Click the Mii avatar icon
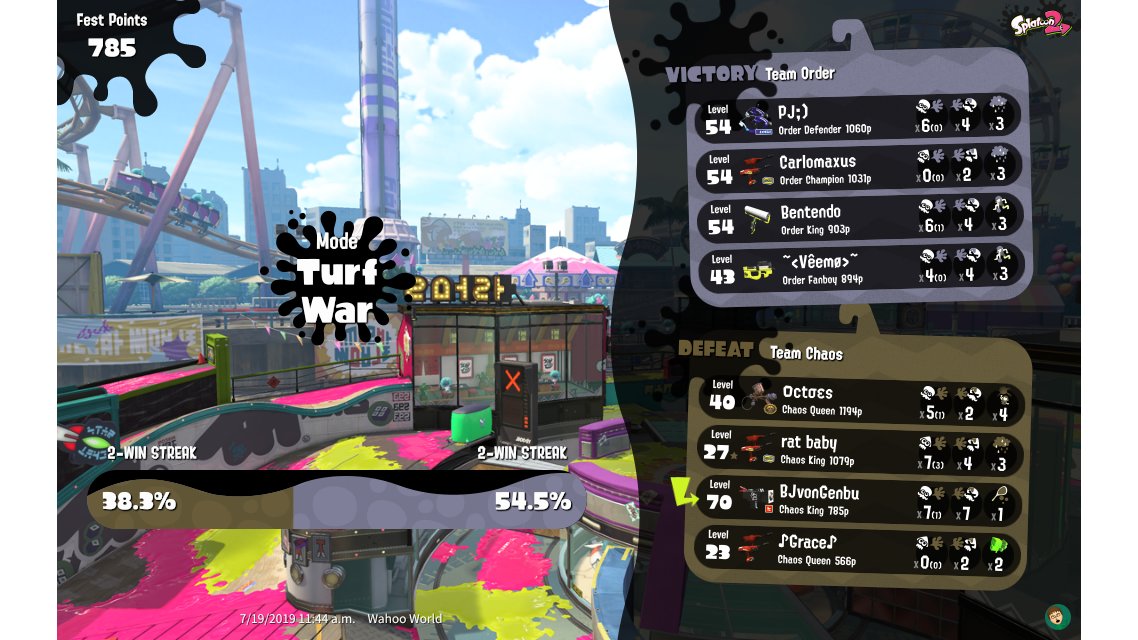This screenshot has height=640, width=1138. pos(1056,615)
